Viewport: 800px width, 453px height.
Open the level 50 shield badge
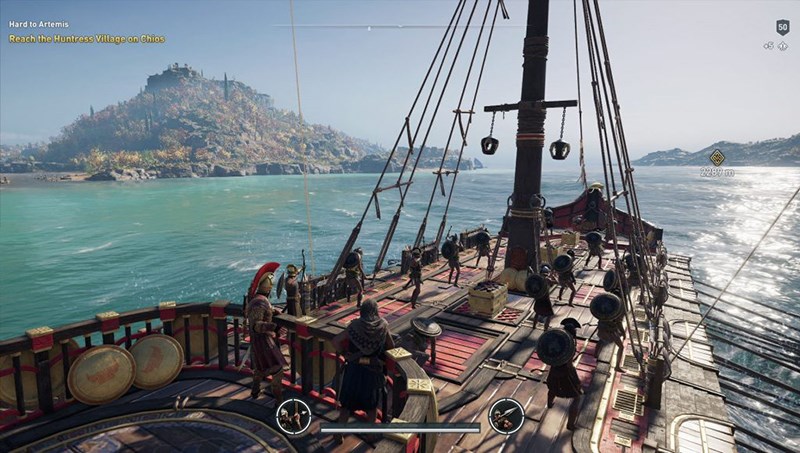782,27
